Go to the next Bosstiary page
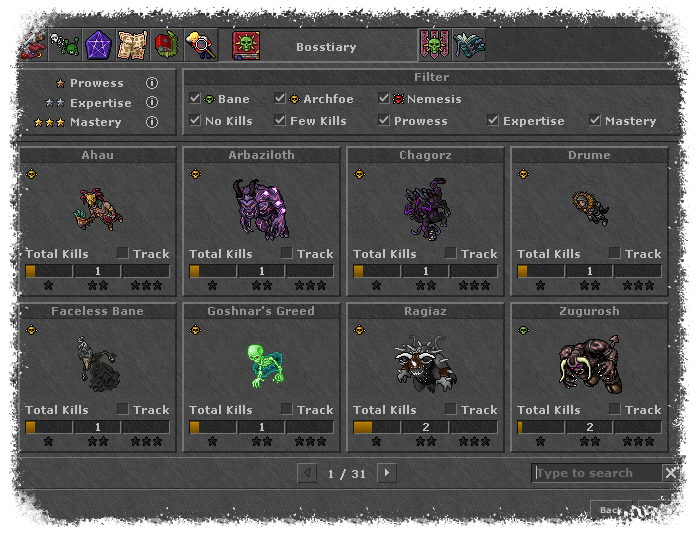This screenshot has height=535, width=696. tap(387, 473)
